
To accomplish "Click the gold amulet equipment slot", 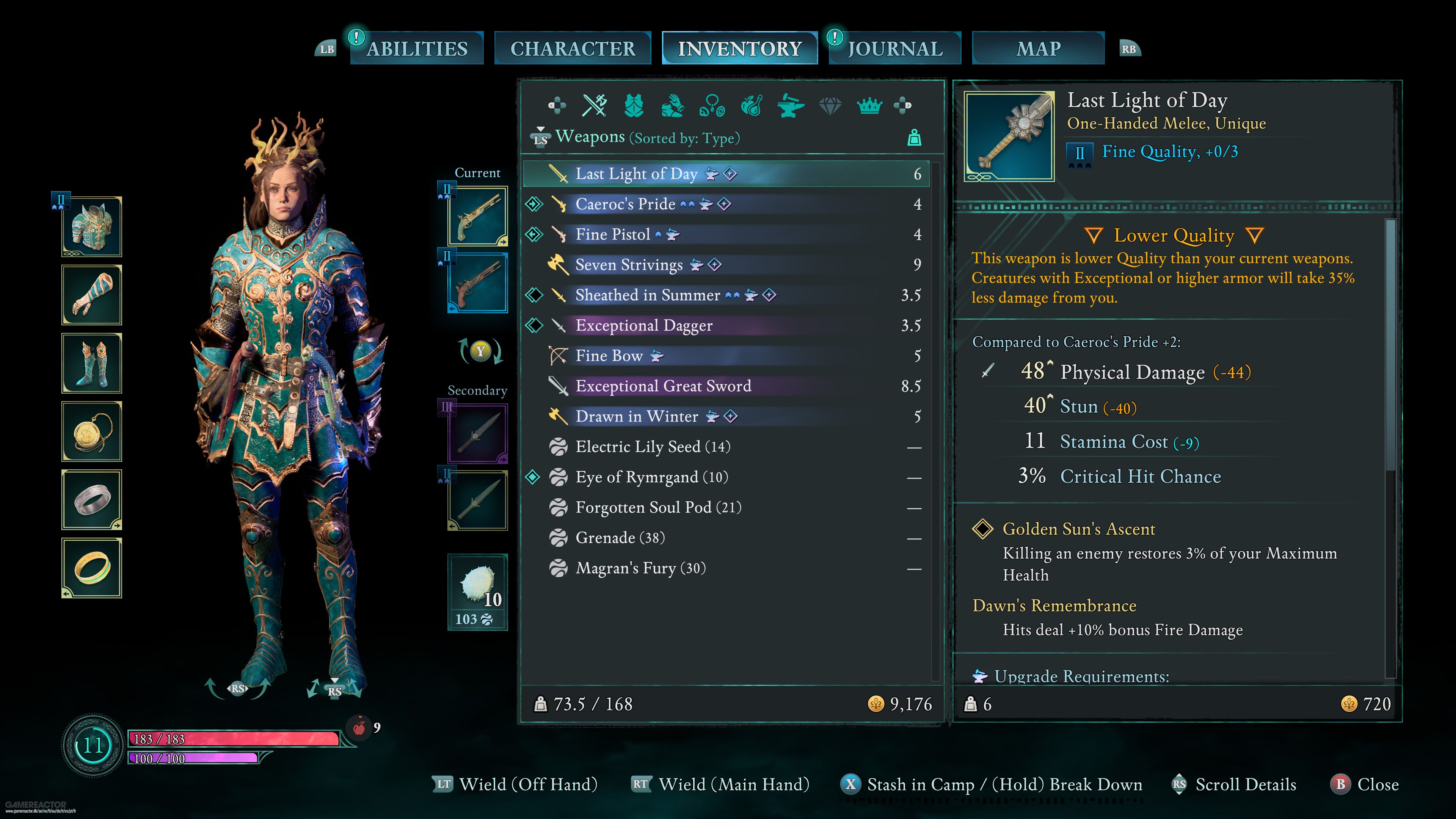I will tap(91, 432).
